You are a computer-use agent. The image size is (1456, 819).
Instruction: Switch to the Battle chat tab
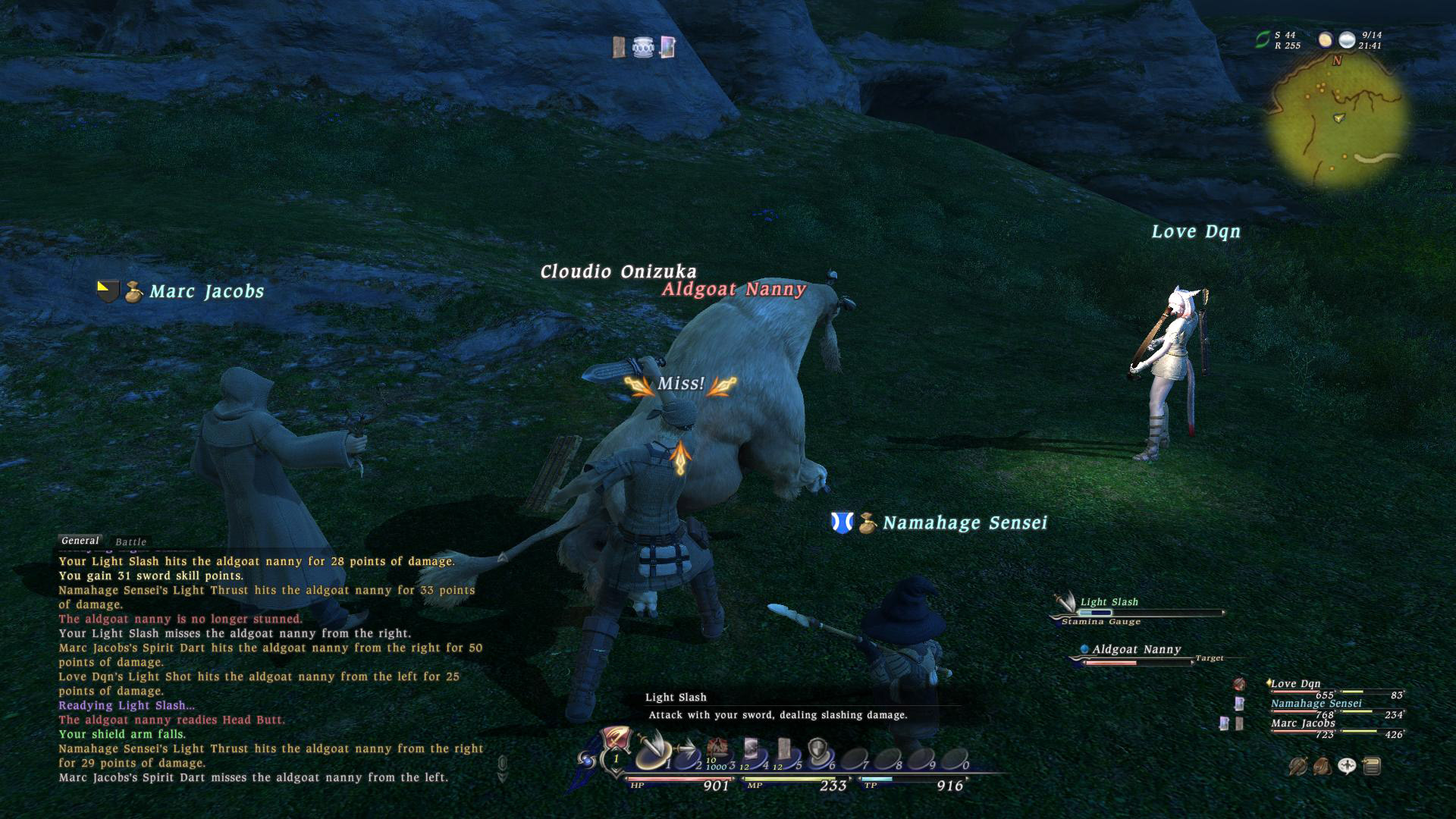click(x=130, y=542)
